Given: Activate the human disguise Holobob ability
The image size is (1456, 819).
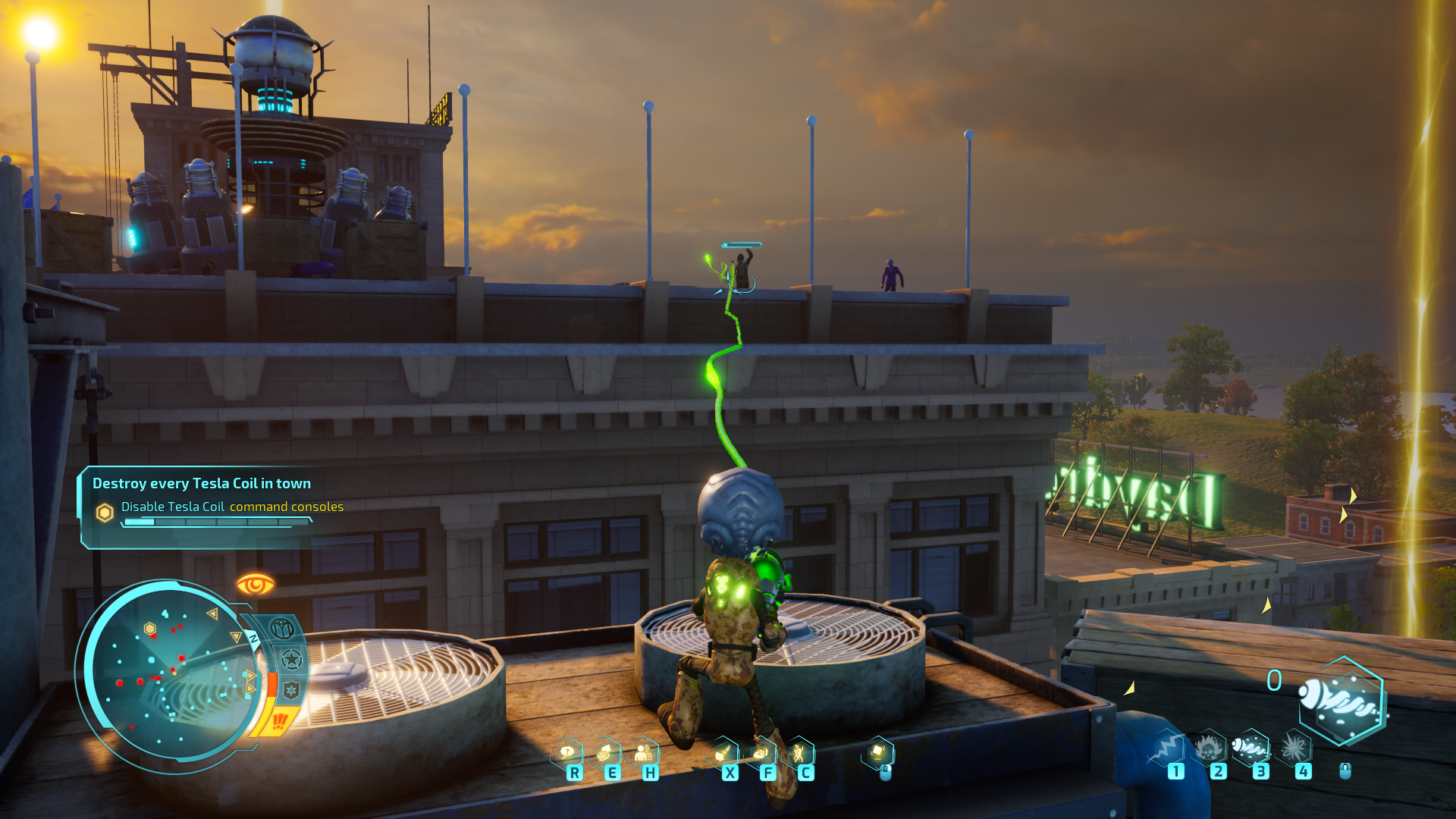Looking at the screenshot, I should 643,753.
